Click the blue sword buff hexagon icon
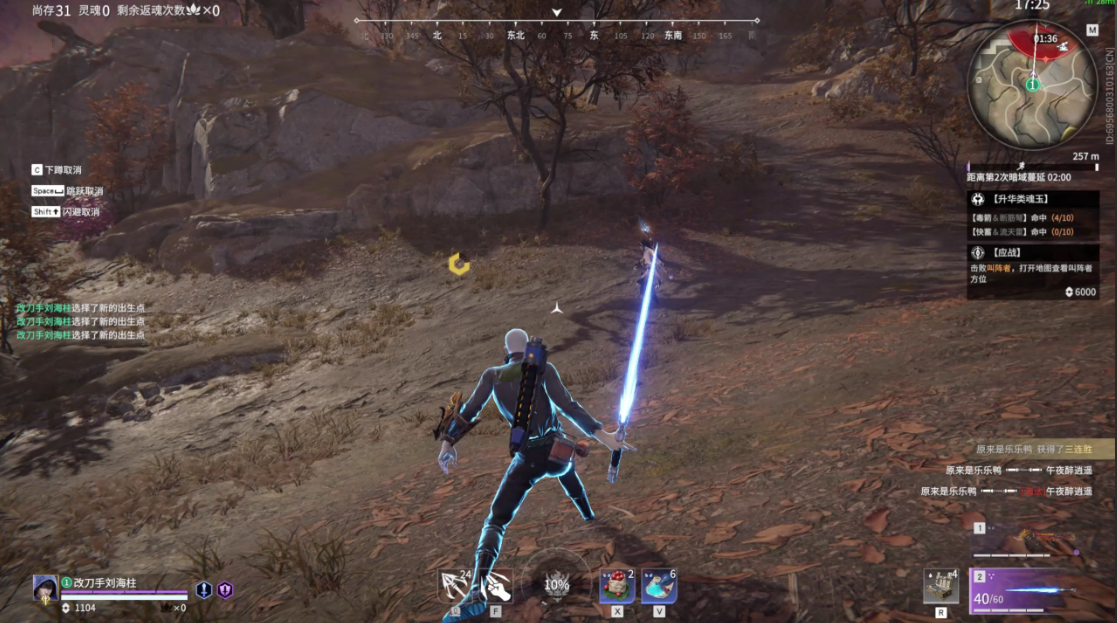Viewport: 1117px width, 623px height. pos(204,590)
